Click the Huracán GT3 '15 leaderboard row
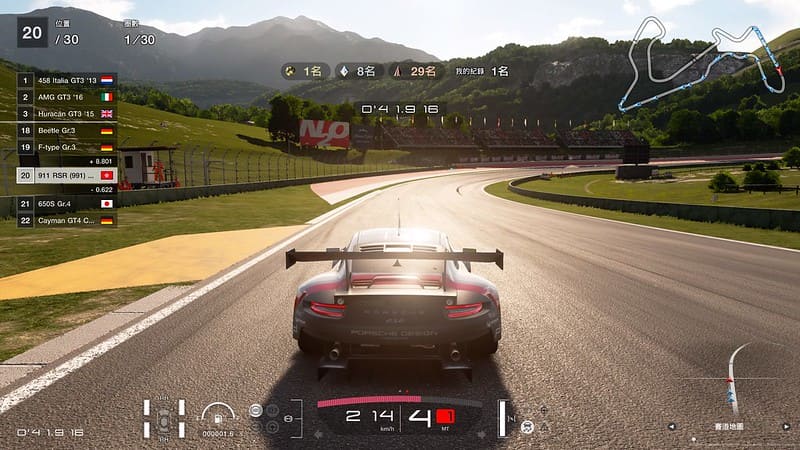 (x=67, y=114)
